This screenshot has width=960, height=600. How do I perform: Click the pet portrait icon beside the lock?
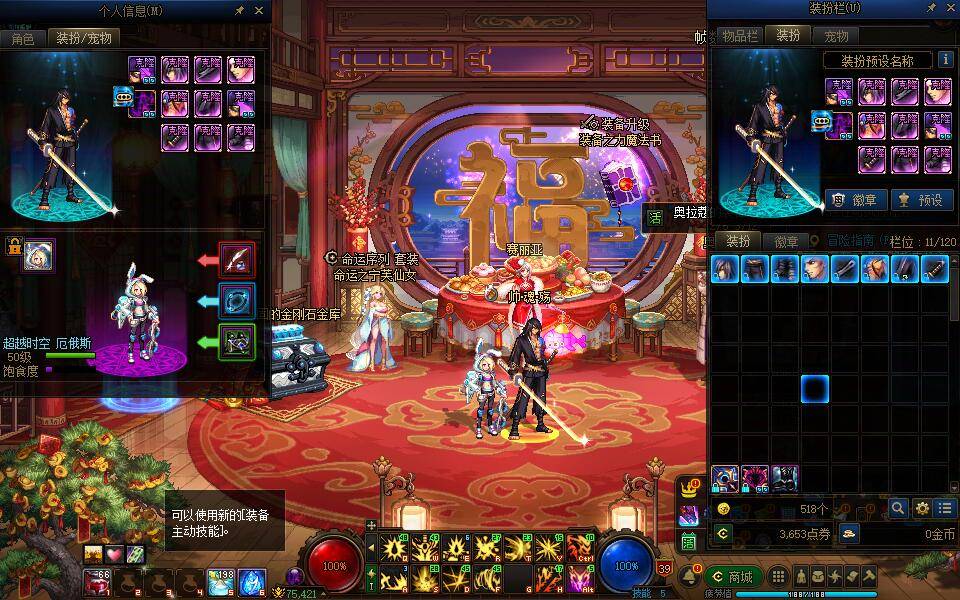pos(40,255)
